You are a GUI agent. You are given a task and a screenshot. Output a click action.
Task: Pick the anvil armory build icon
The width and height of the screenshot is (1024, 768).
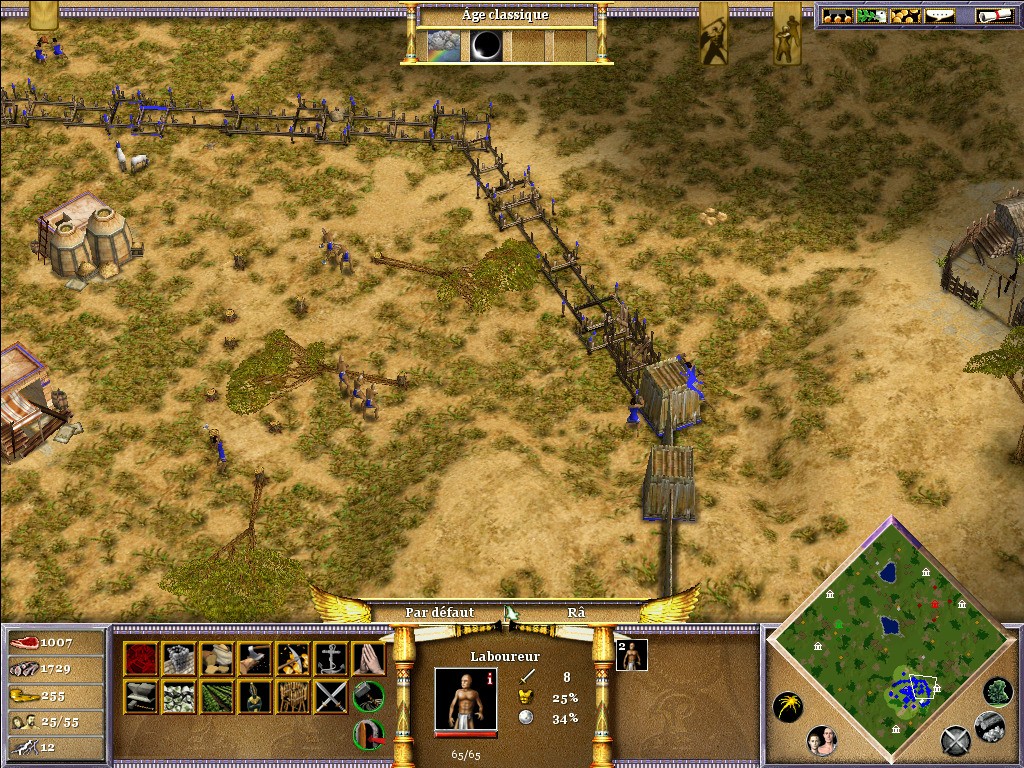[x=141, y=696]
